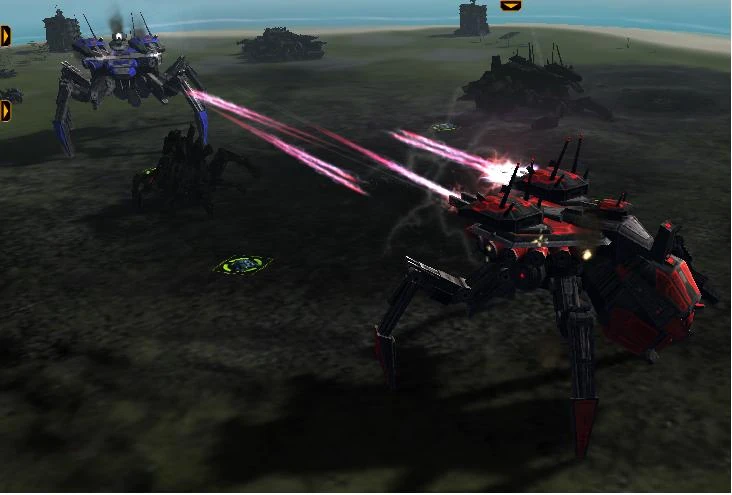Screen dimensions: 732x495
Task: Expand the collapsed top panel with the down arrow
Action: coord(510,5)
